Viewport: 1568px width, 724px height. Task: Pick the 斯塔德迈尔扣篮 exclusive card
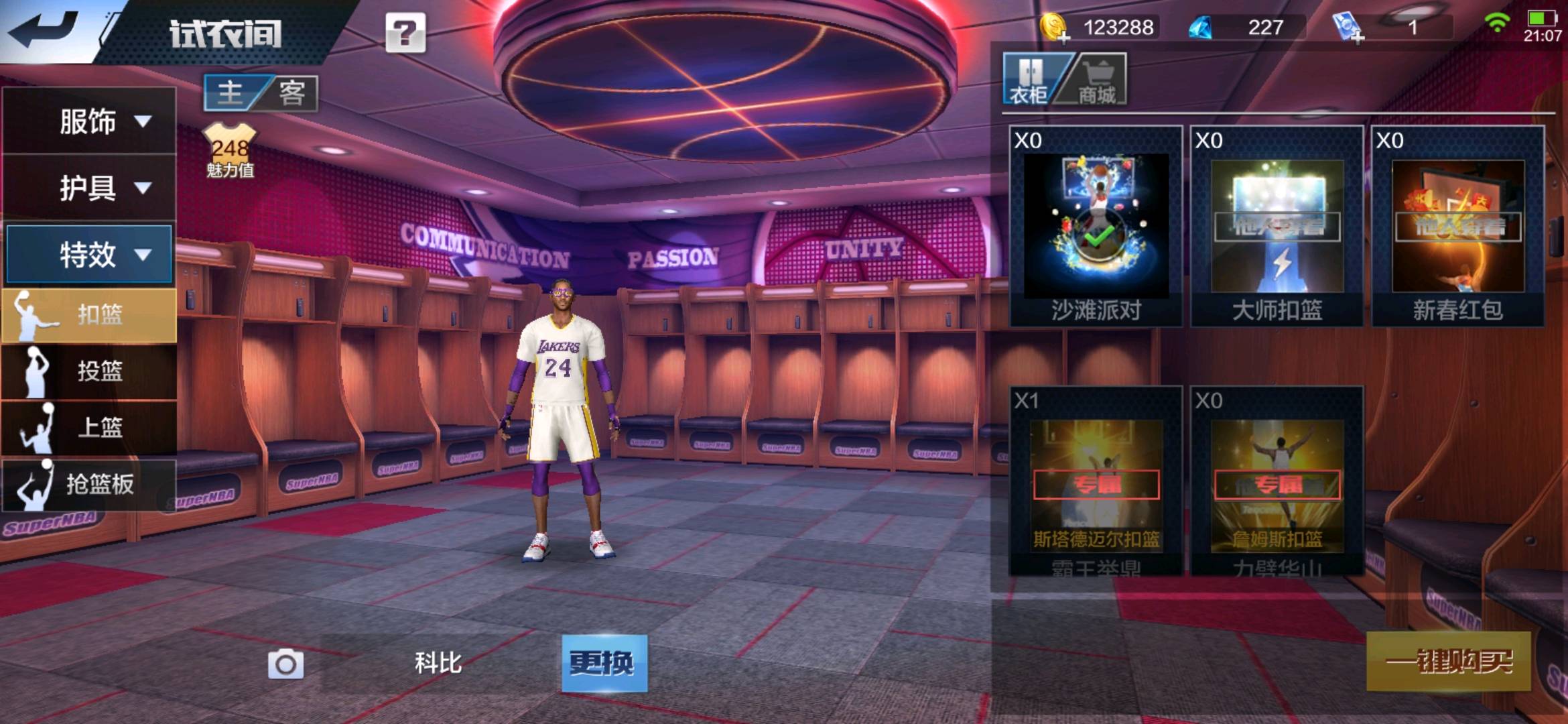[x=1096, y=481]
